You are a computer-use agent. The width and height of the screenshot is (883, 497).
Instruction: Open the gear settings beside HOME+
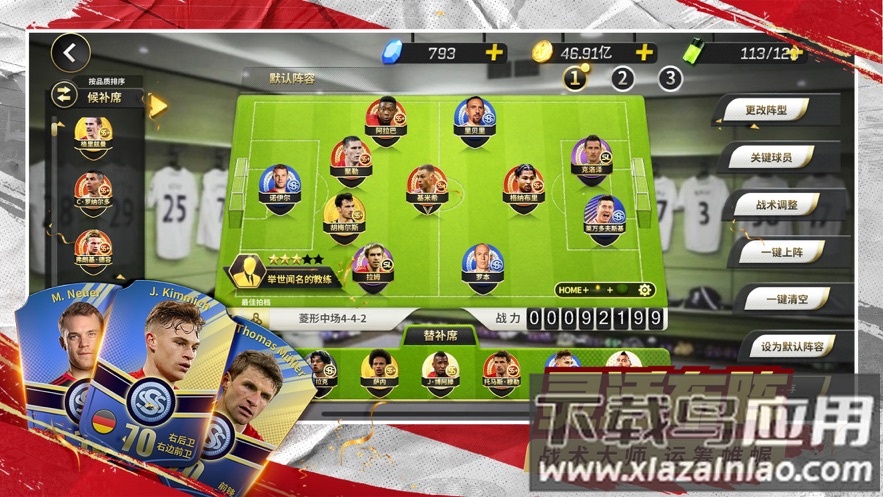pos(645,290)
